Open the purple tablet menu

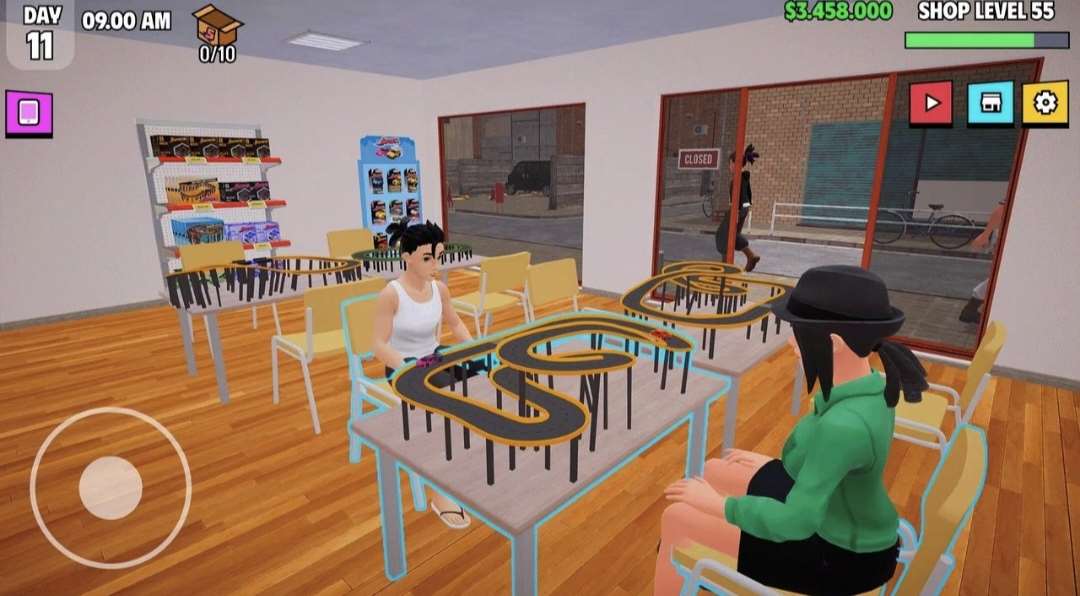pyautogui.click(x=29, y=113)
